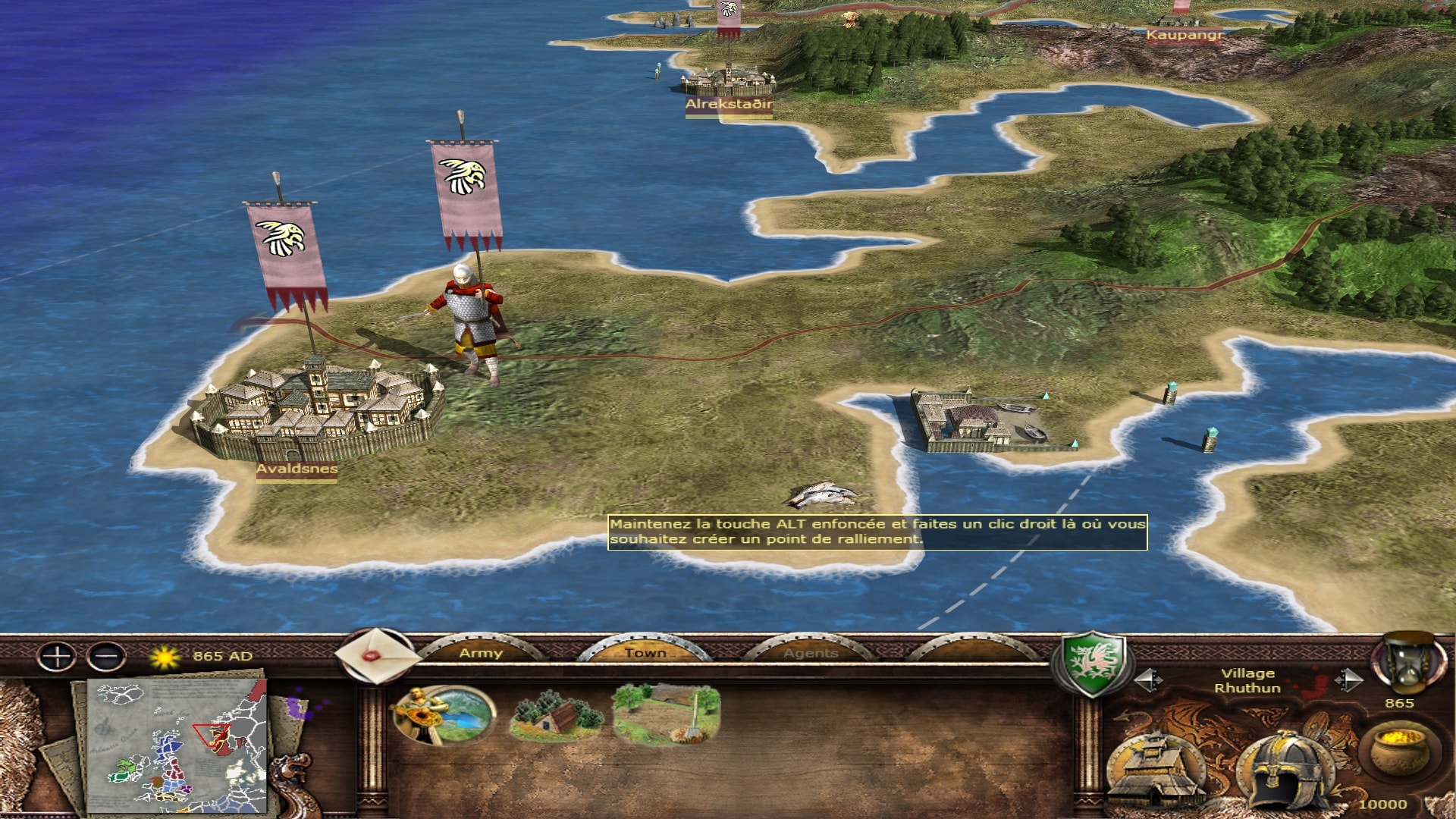Switch to the Army tab

pyautogui.click(x=481, y=653)
